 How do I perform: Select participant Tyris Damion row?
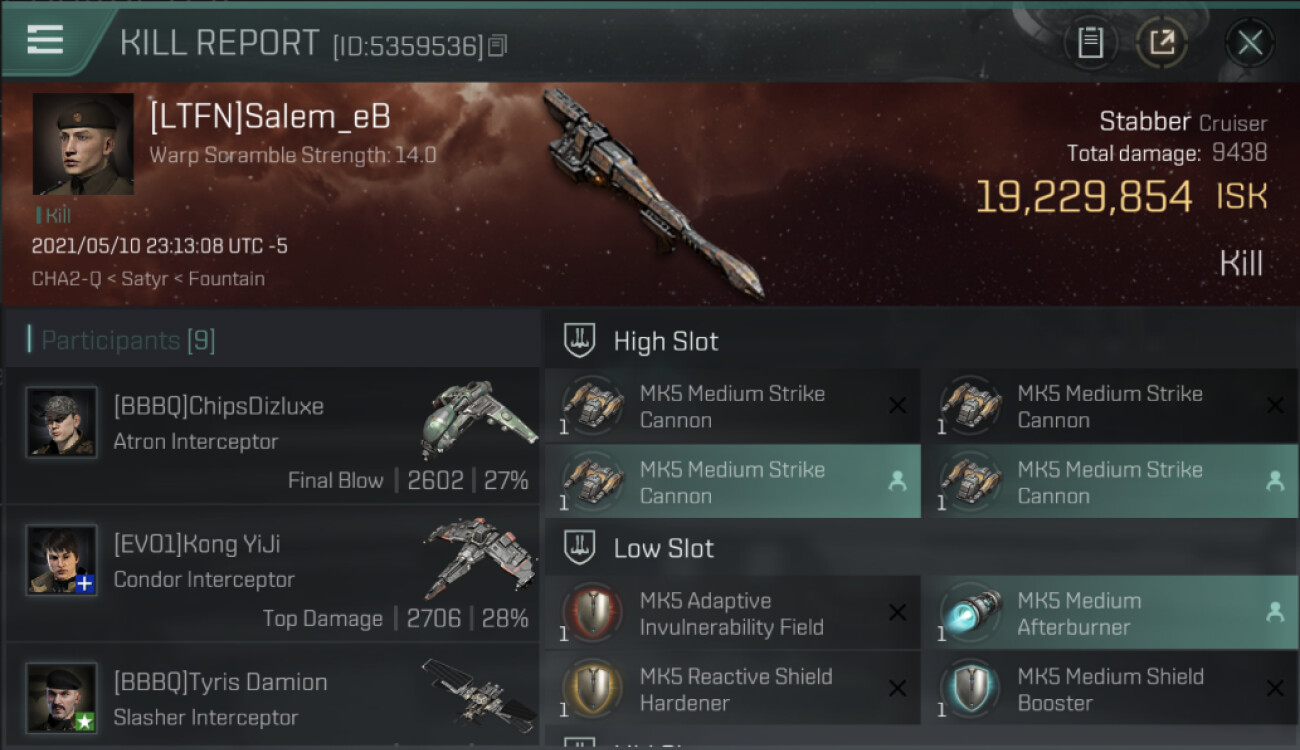tap(272, 698)
